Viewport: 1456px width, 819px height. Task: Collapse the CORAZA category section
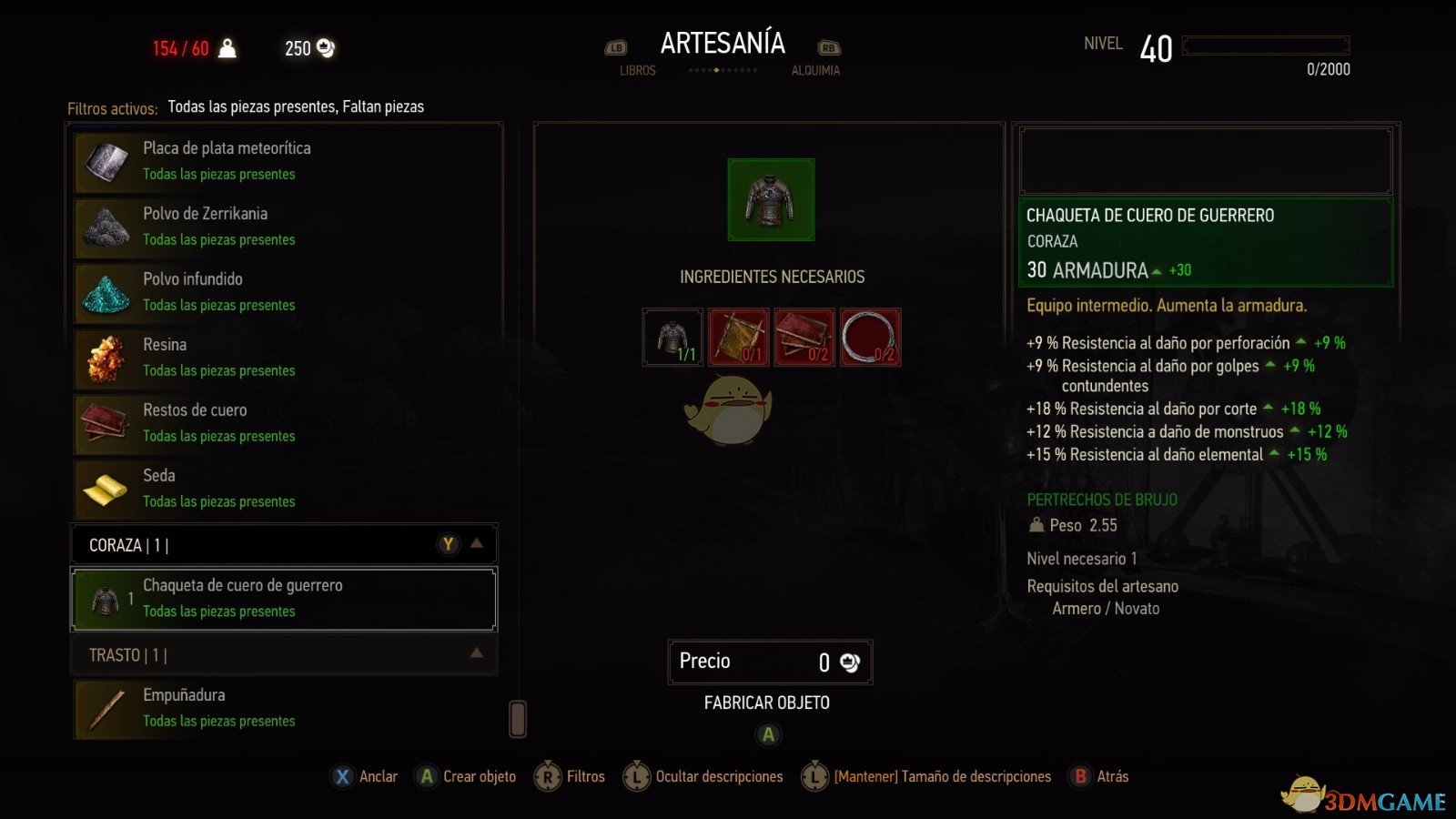(476, 543)
